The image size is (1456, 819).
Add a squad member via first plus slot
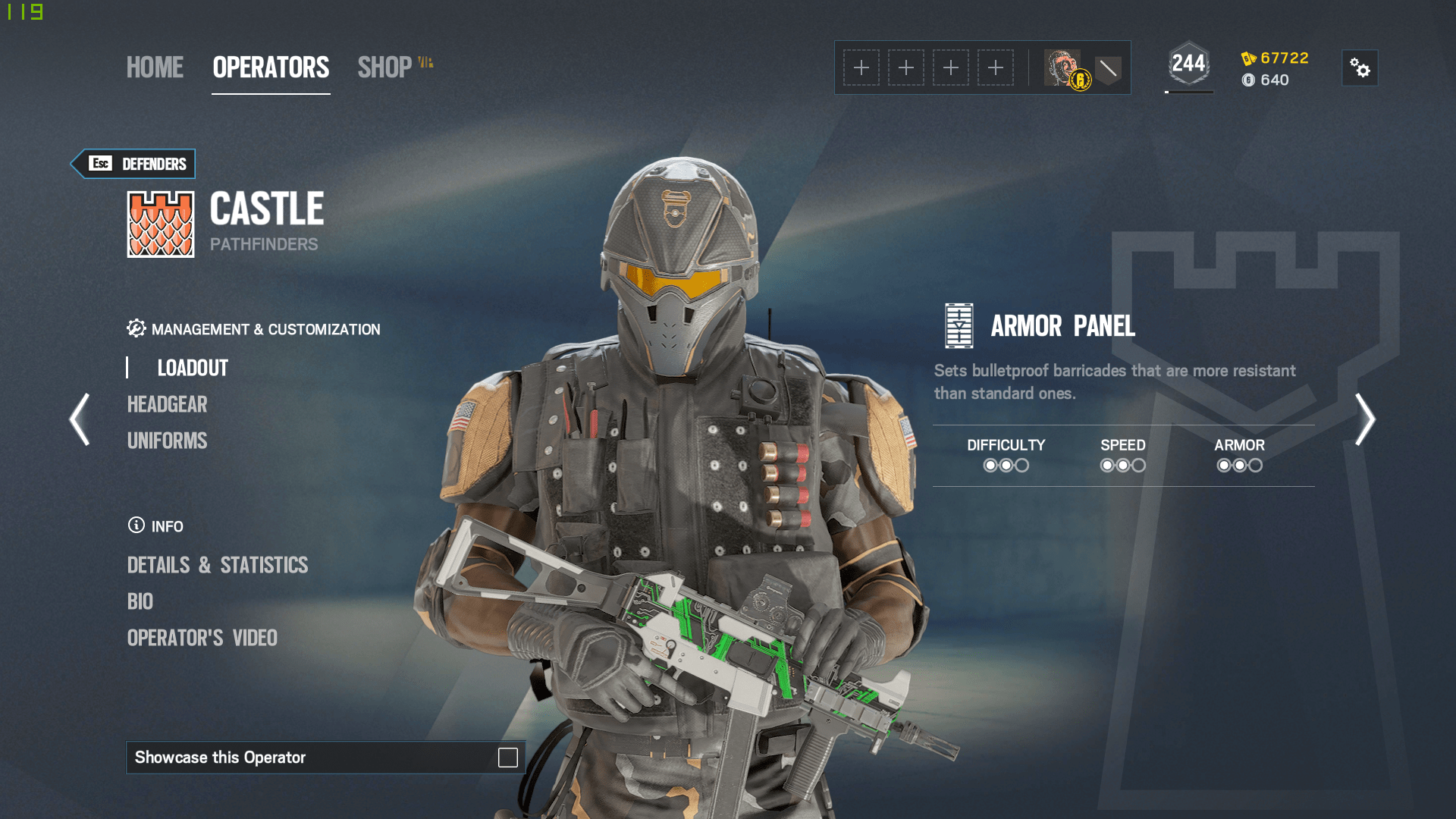[x=862, y=67]
